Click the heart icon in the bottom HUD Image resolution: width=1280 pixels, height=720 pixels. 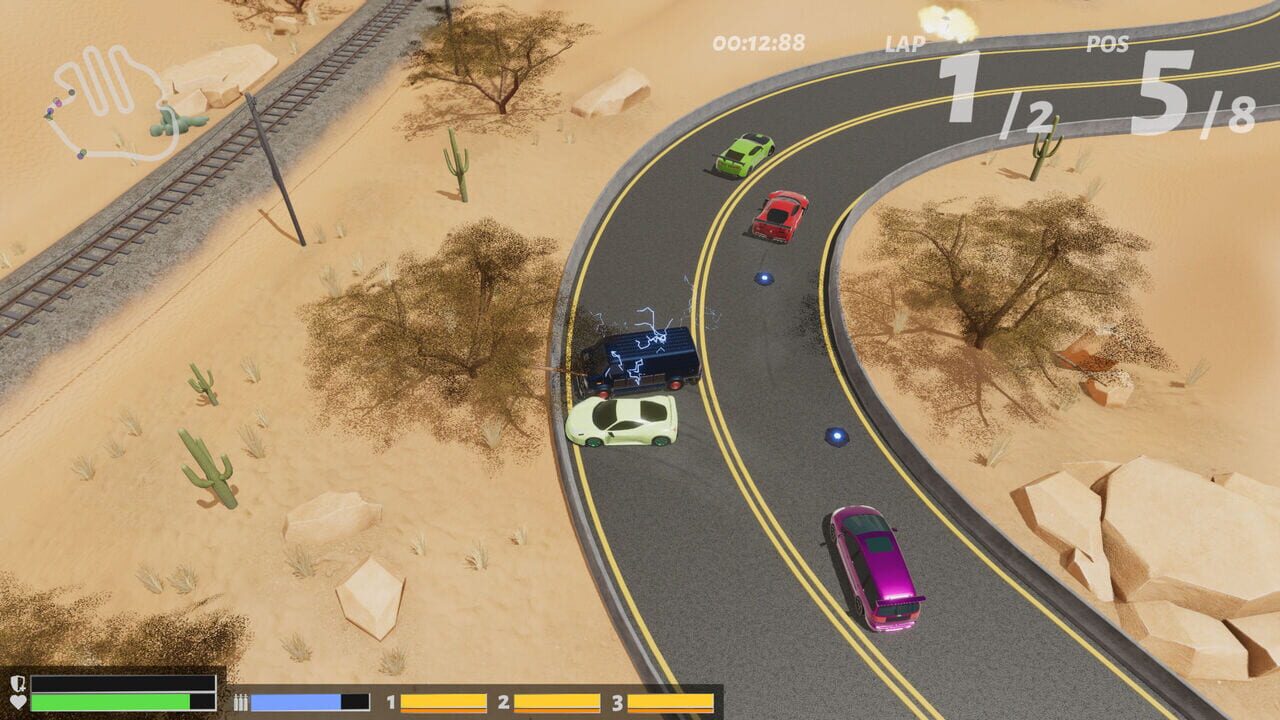(x=17, y=700)
